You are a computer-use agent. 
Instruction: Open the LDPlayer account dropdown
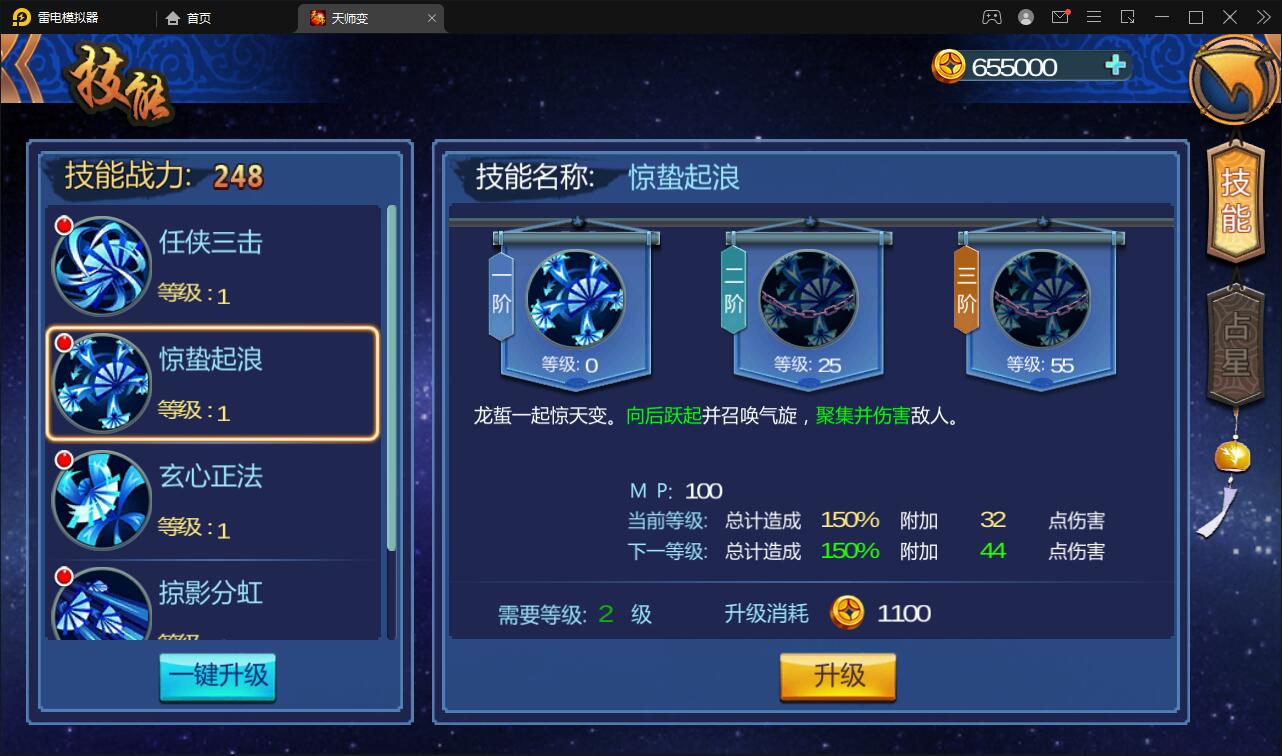(x=1025, y=17)
